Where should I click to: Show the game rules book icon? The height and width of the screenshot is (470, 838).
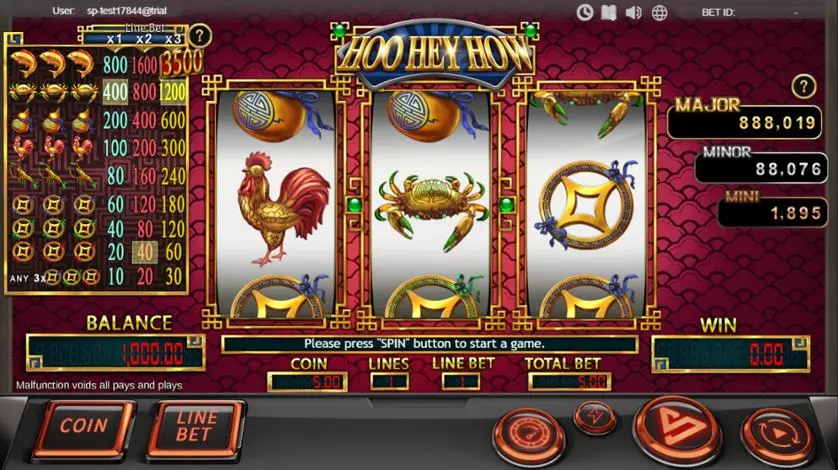point(609,12)
